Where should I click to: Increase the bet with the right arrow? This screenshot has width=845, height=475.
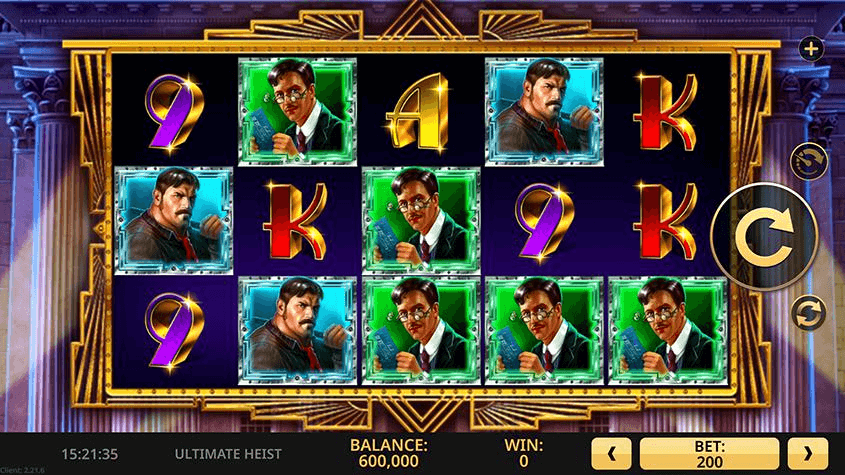[808, 452]
